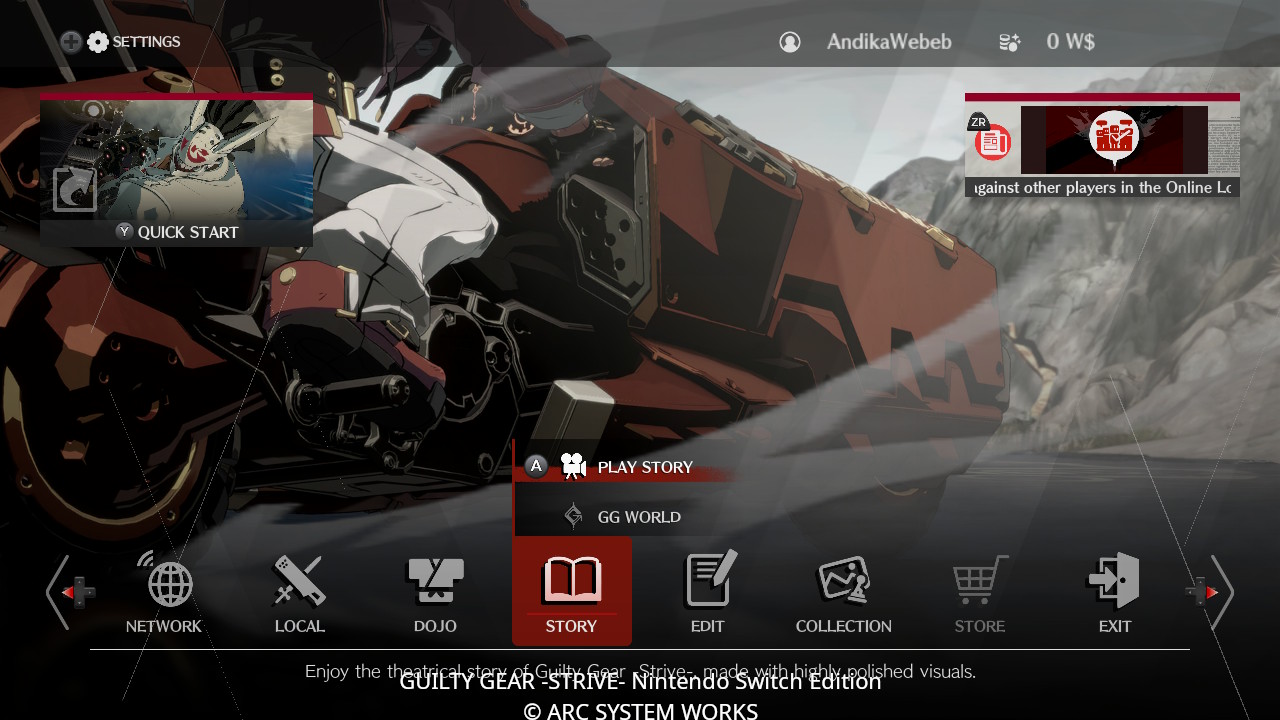Click Exit to leave the game
This screenshot has height=720, width=1280.
coord(1114,592)
